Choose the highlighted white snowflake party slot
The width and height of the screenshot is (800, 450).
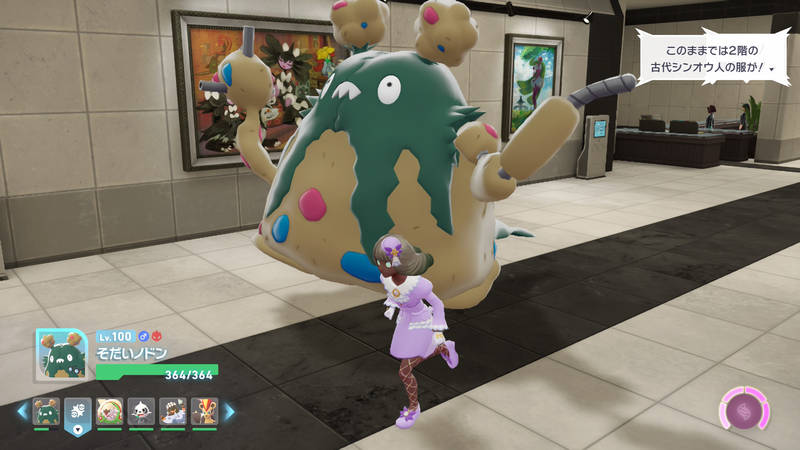pos(78,411)
